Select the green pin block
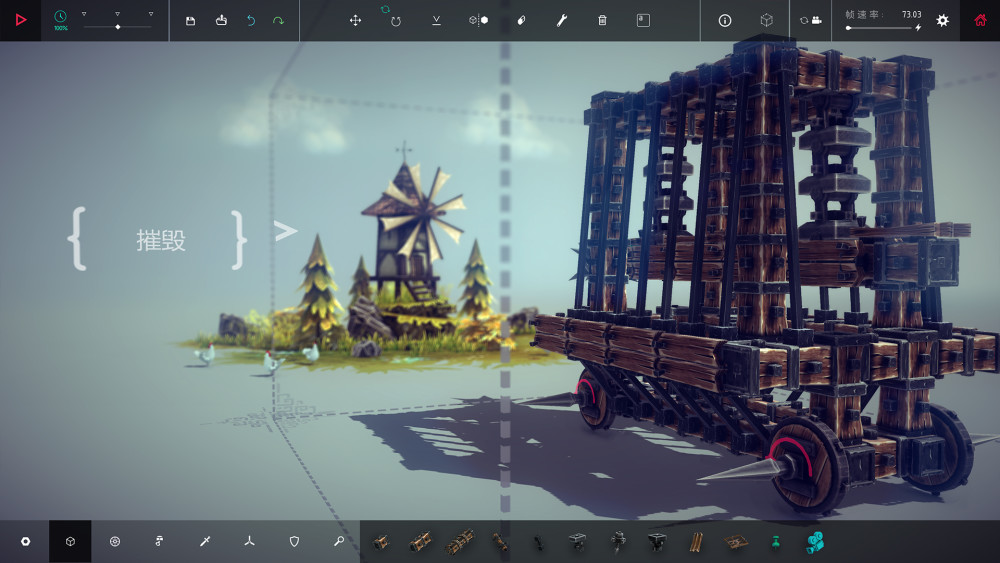1000x563 pixels. pyautogui.click(x=774, y=541)
